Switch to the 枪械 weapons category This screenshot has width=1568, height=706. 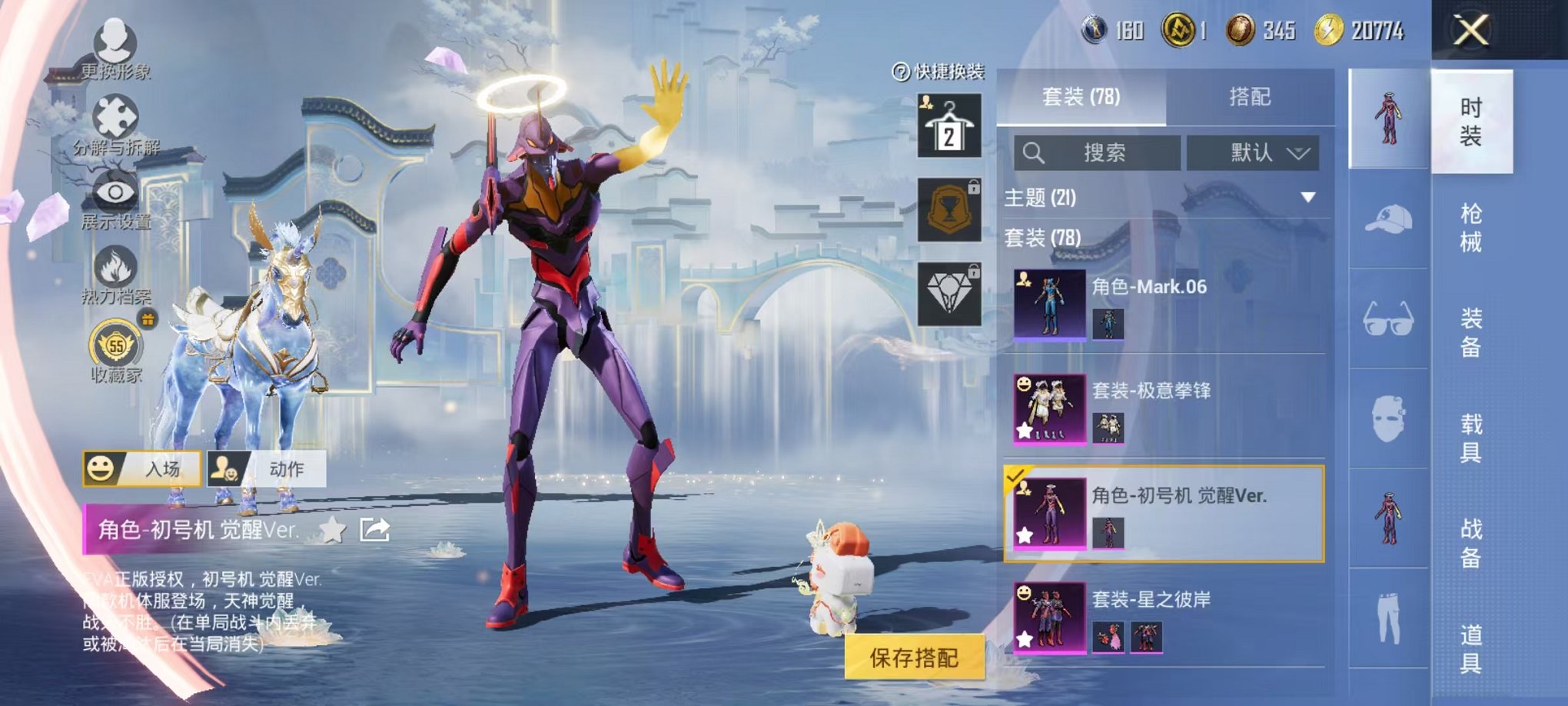tap(1470, 228)
